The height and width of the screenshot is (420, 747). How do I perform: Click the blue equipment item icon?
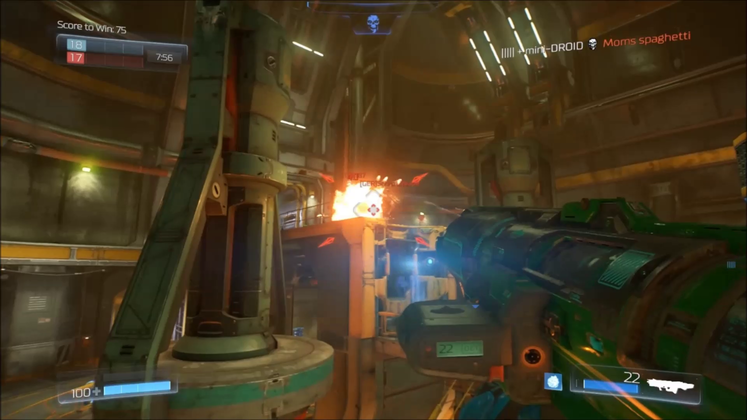pyautogui.click(x=552, y=381)
